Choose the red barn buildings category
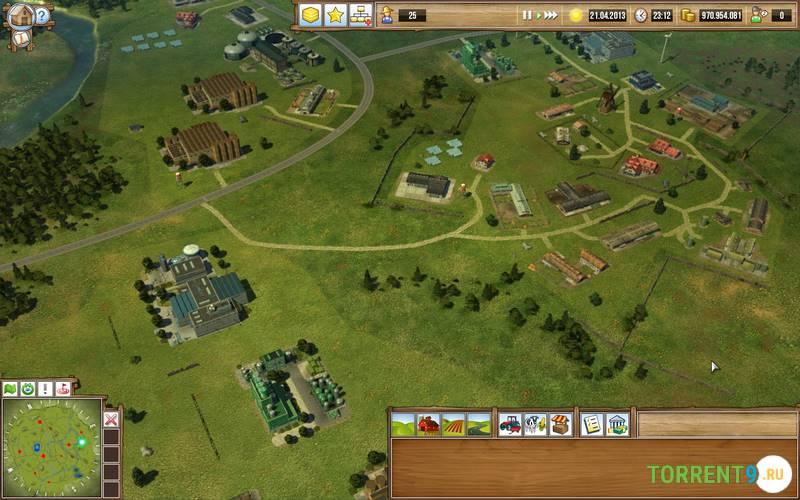800x500 pixels. pyautogui.click(x=428, y=424)
